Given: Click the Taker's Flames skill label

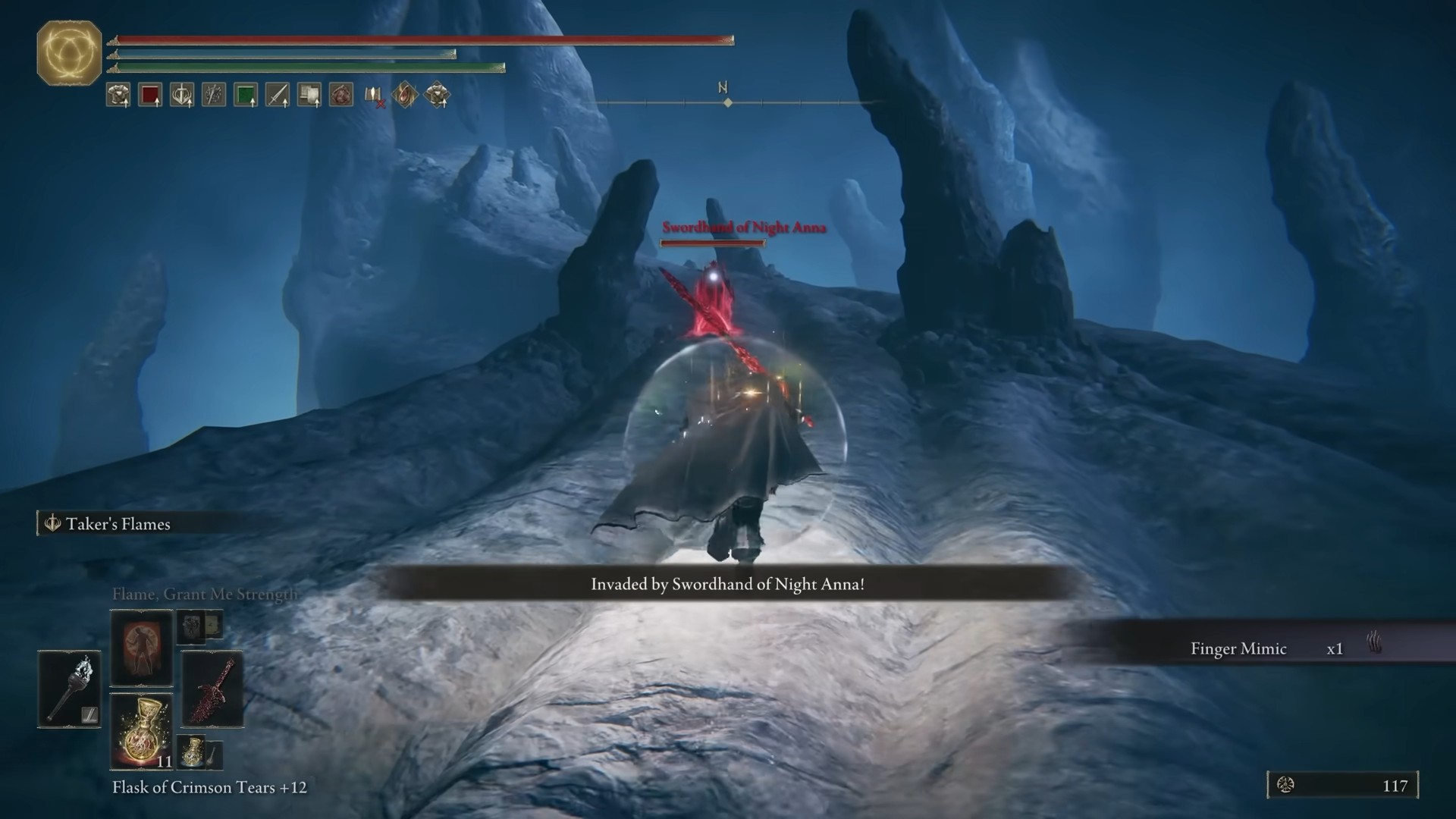Looking at the screenshot, I should (118, 524).
